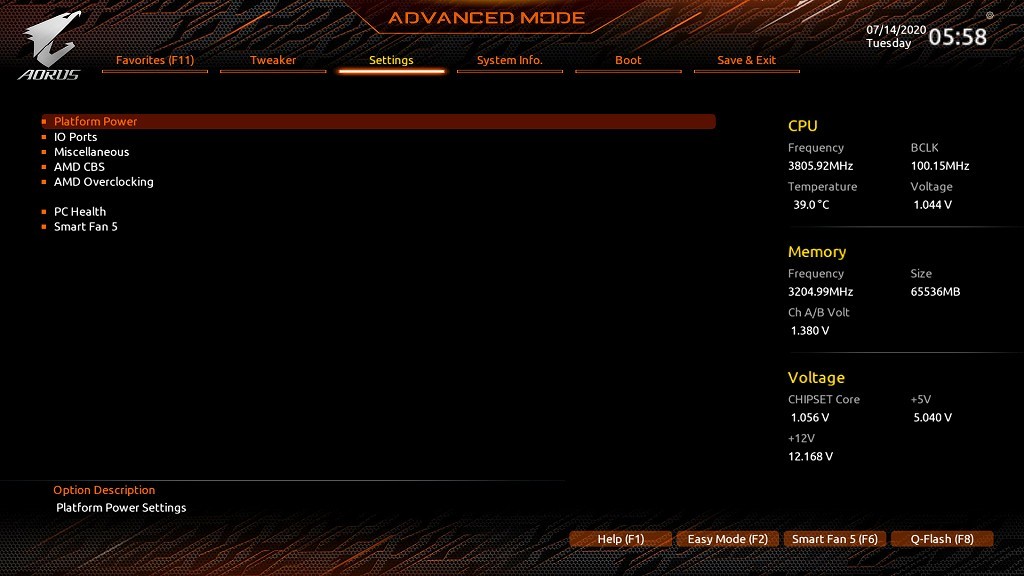
Task: Go to the System Info. tab
Action: pos(509,60)
